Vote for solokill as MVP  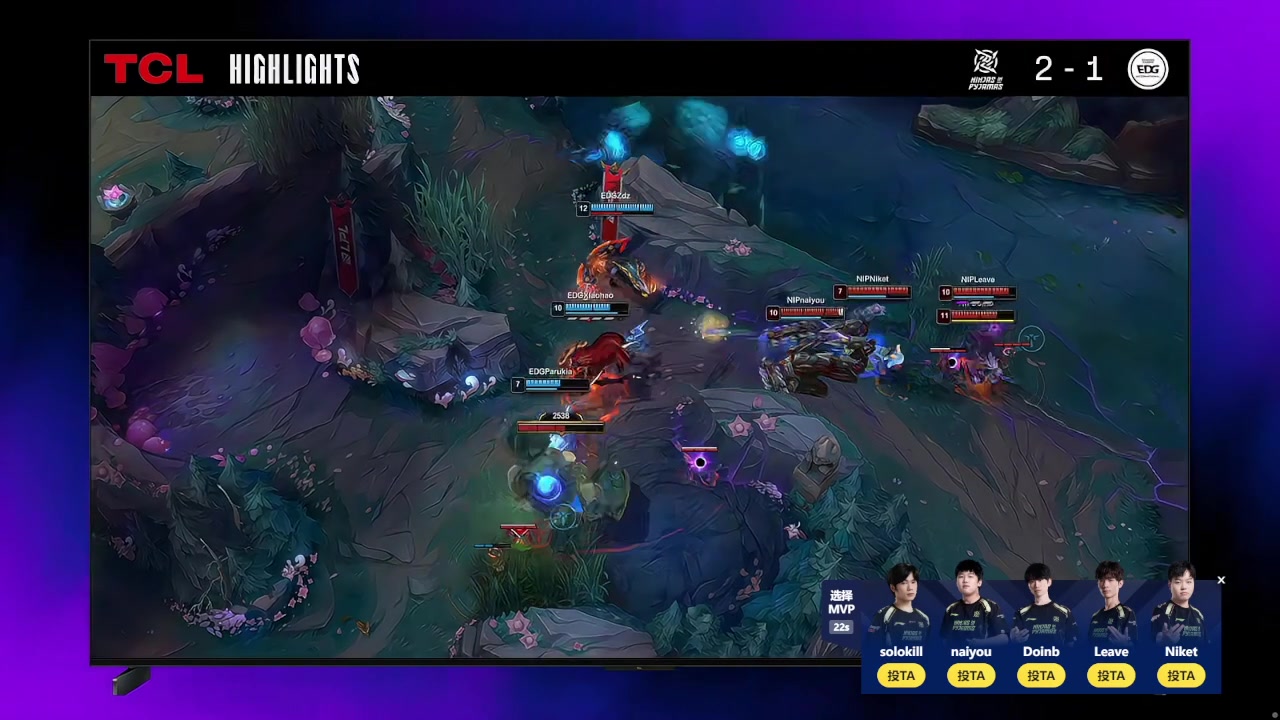tap(901, 676)
